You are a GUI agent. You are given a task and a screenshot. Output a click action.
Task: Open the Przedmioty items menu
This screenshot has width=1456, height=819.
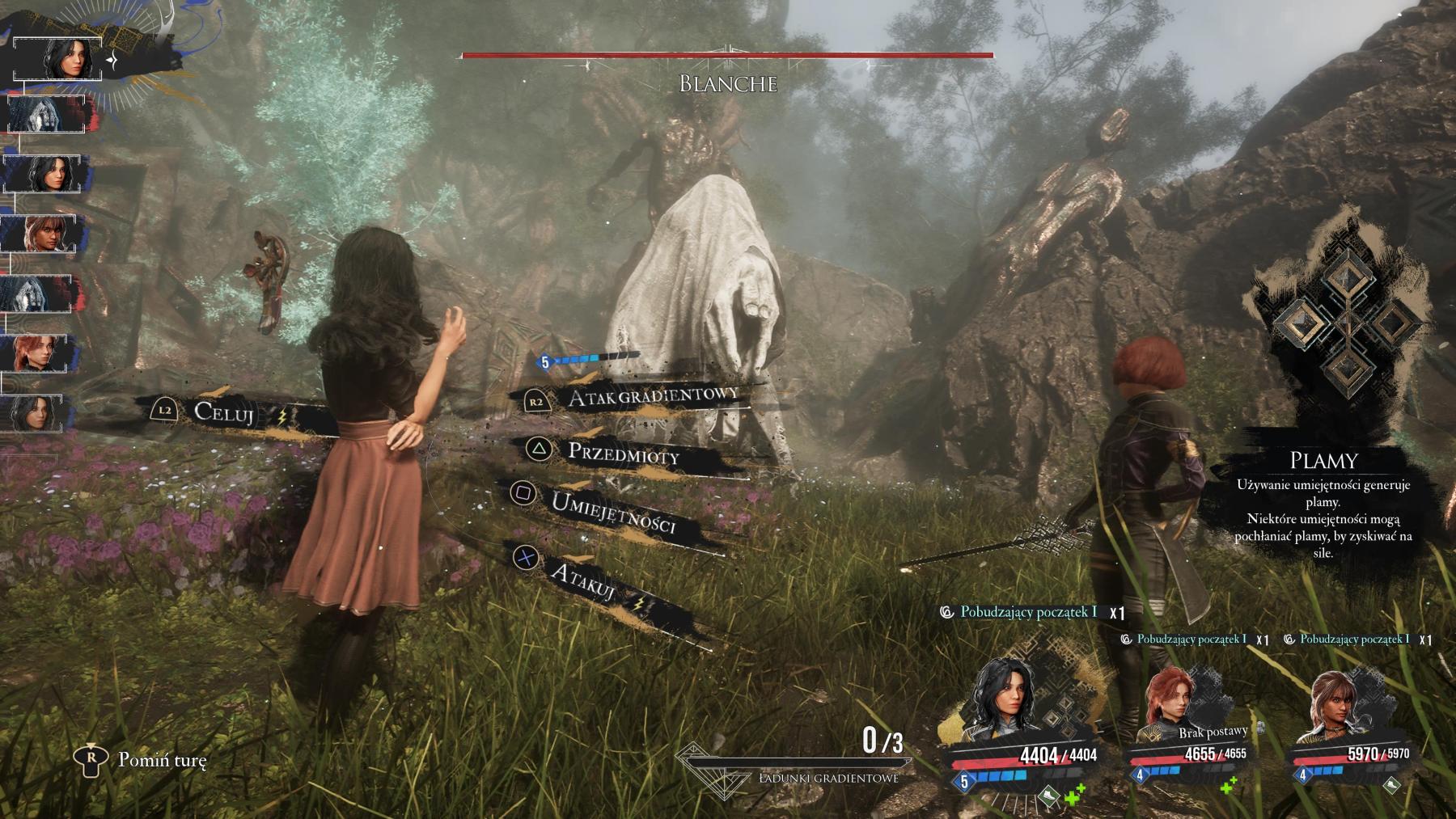point(623,453)
